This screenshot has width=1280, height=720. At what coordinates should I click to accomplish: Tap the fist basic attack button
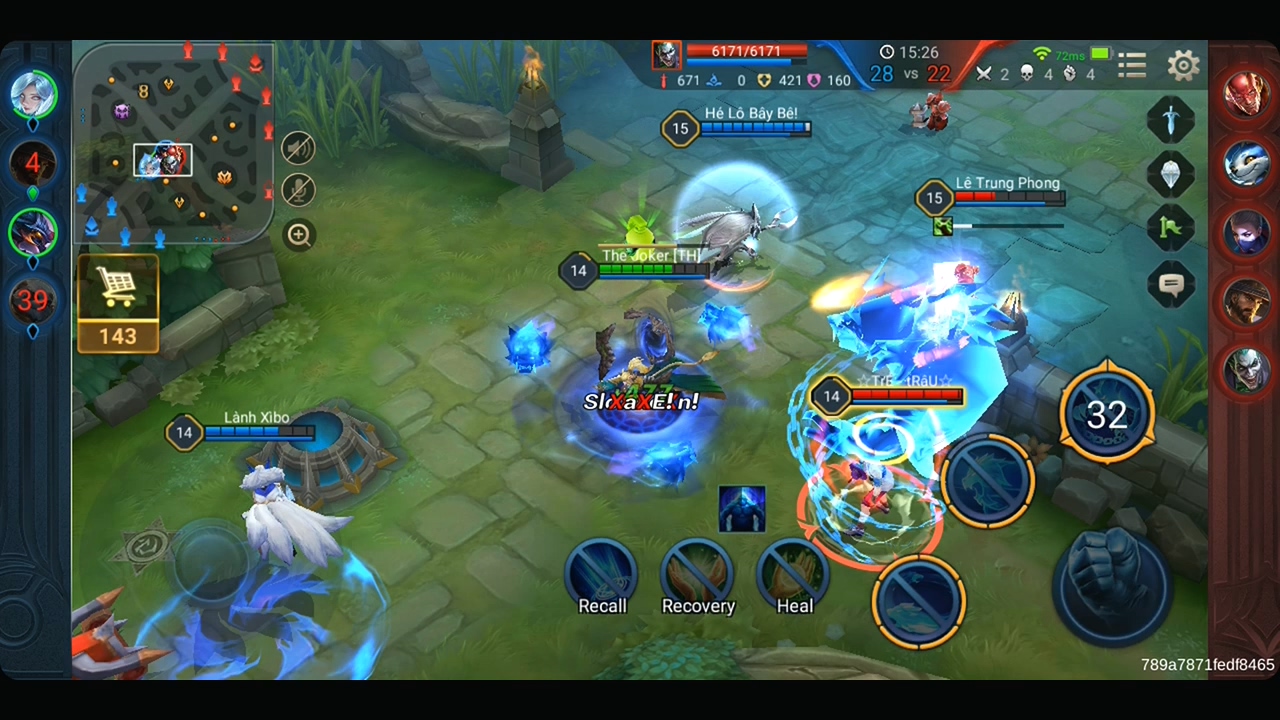click(x=1110, y=583)
